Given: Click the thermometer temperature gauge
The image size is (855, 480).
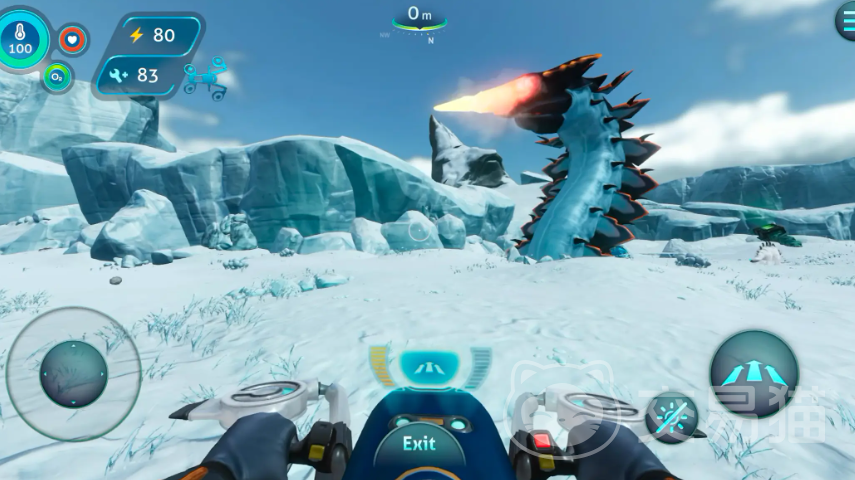Looking at the screenshot, I should point(20,38).
